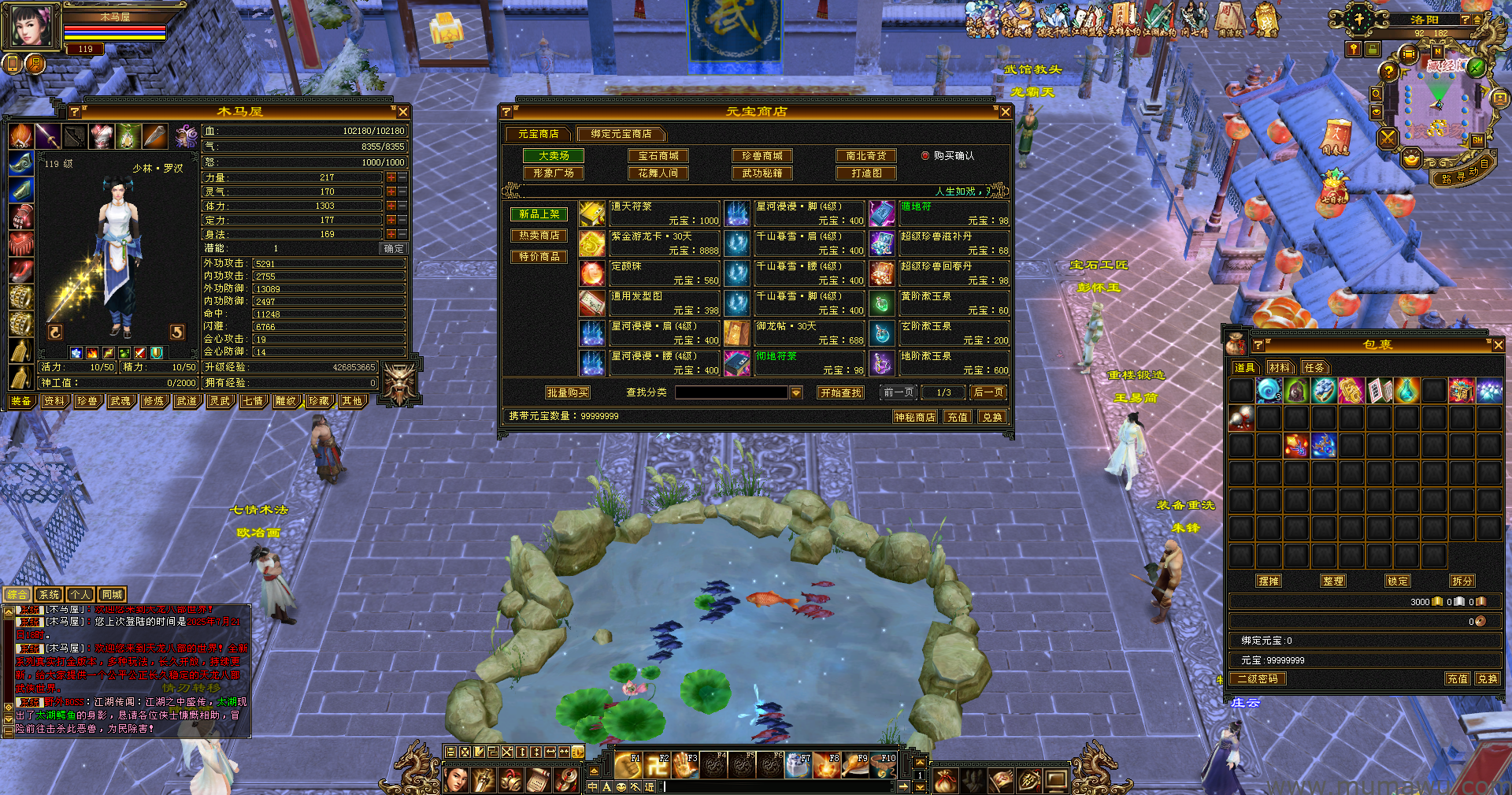Image resolution: width=1512 pixels, height=795 pixels.
Task: Open the 查找分类 dropdown
Action: (x=796, y=392)
